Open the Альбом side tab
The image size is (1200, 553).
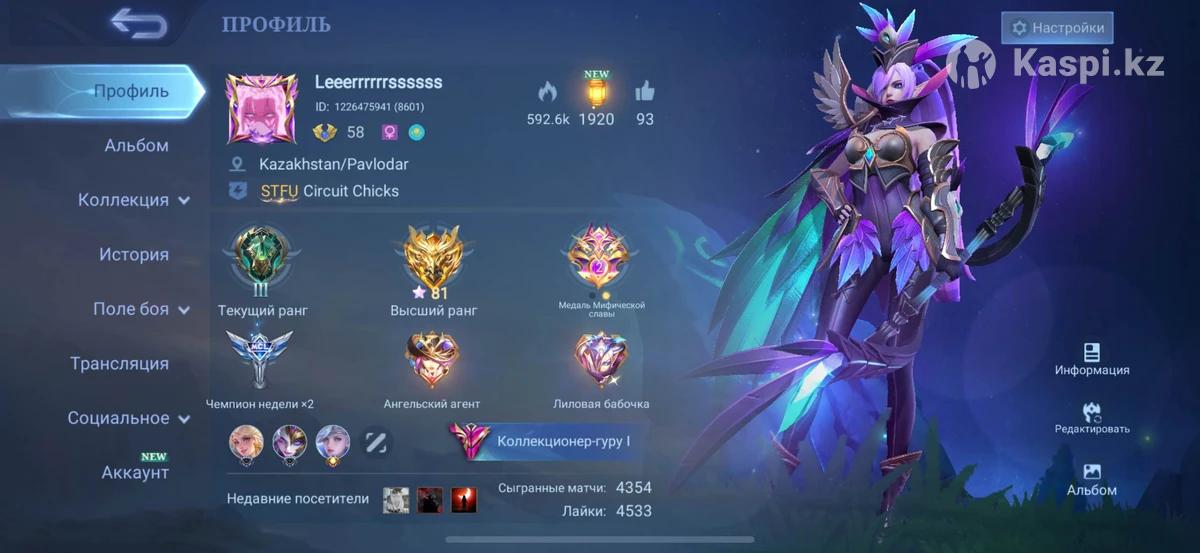click(x=136, y=145)
